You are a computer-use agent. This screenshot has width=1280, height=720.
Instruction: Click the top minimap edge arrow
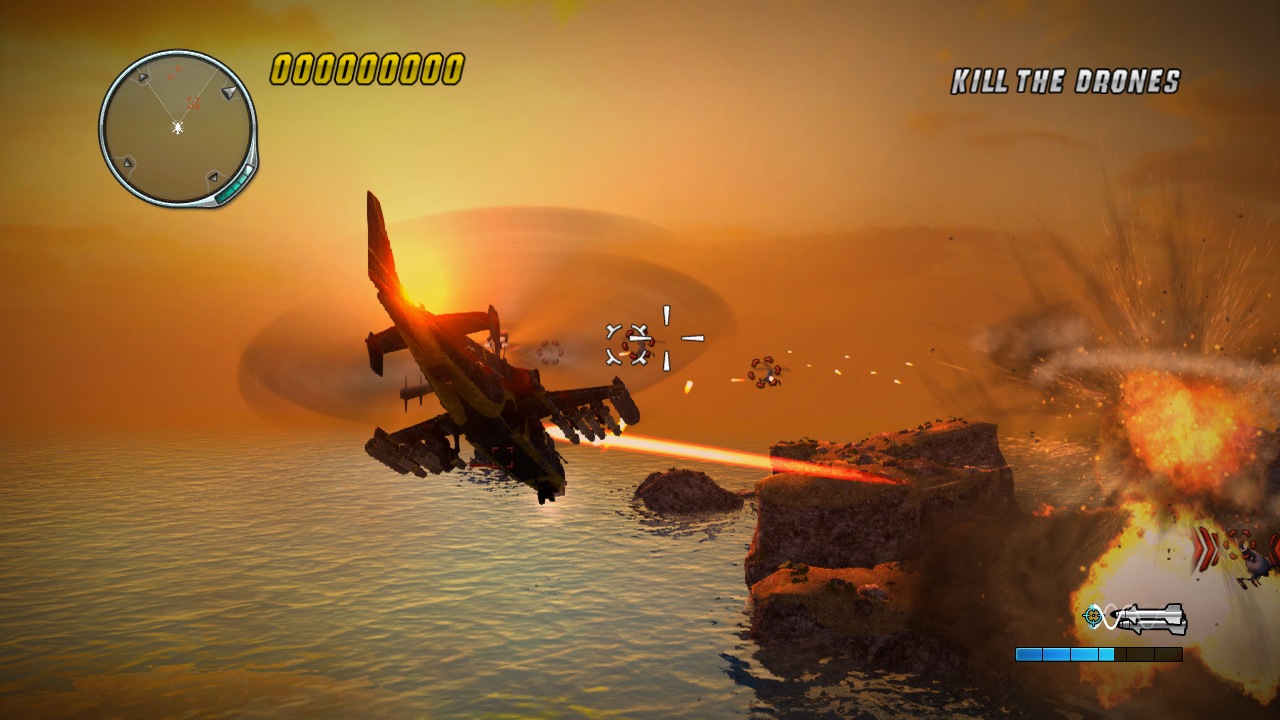coord(143,75)
